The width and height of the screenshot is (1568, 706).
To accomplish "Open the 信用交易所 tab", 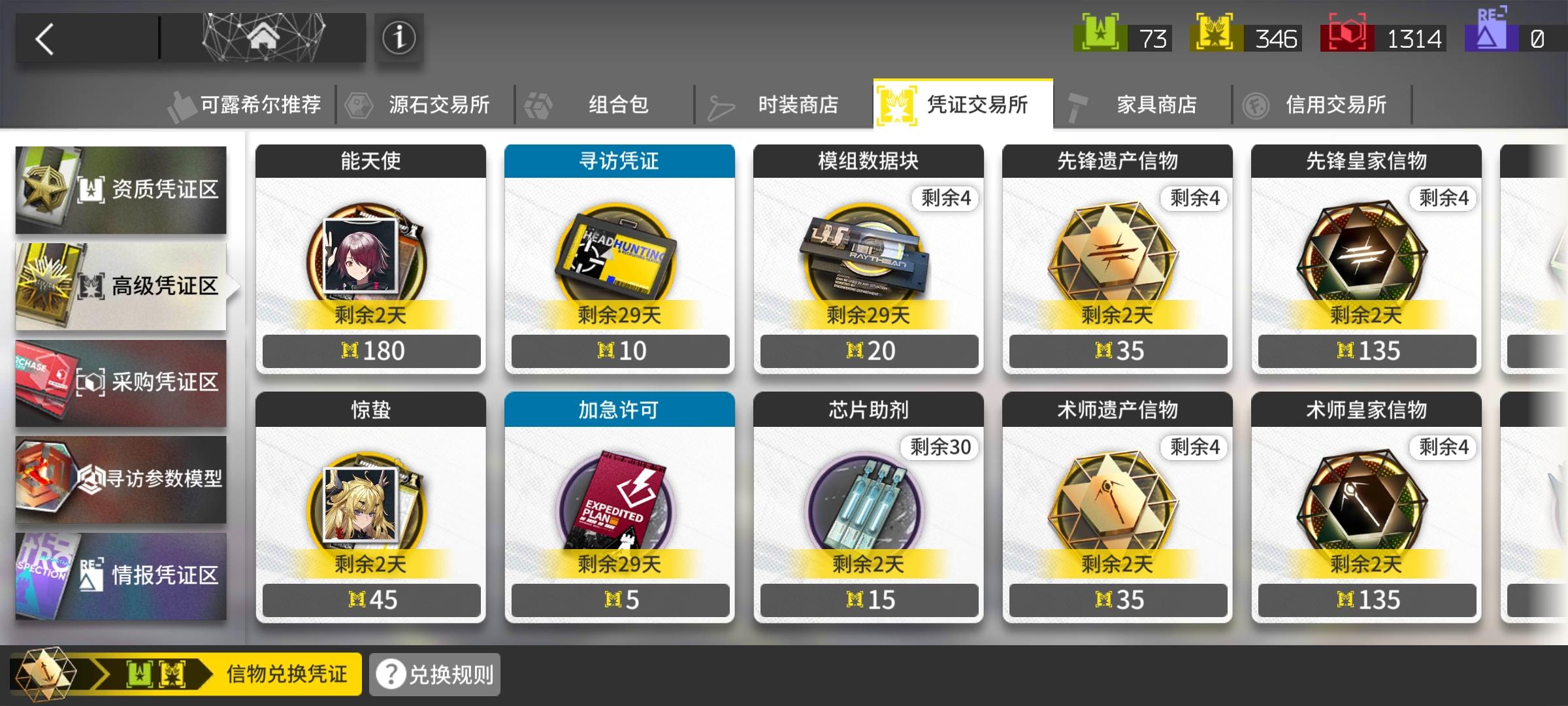I will tap(1337, 103).
